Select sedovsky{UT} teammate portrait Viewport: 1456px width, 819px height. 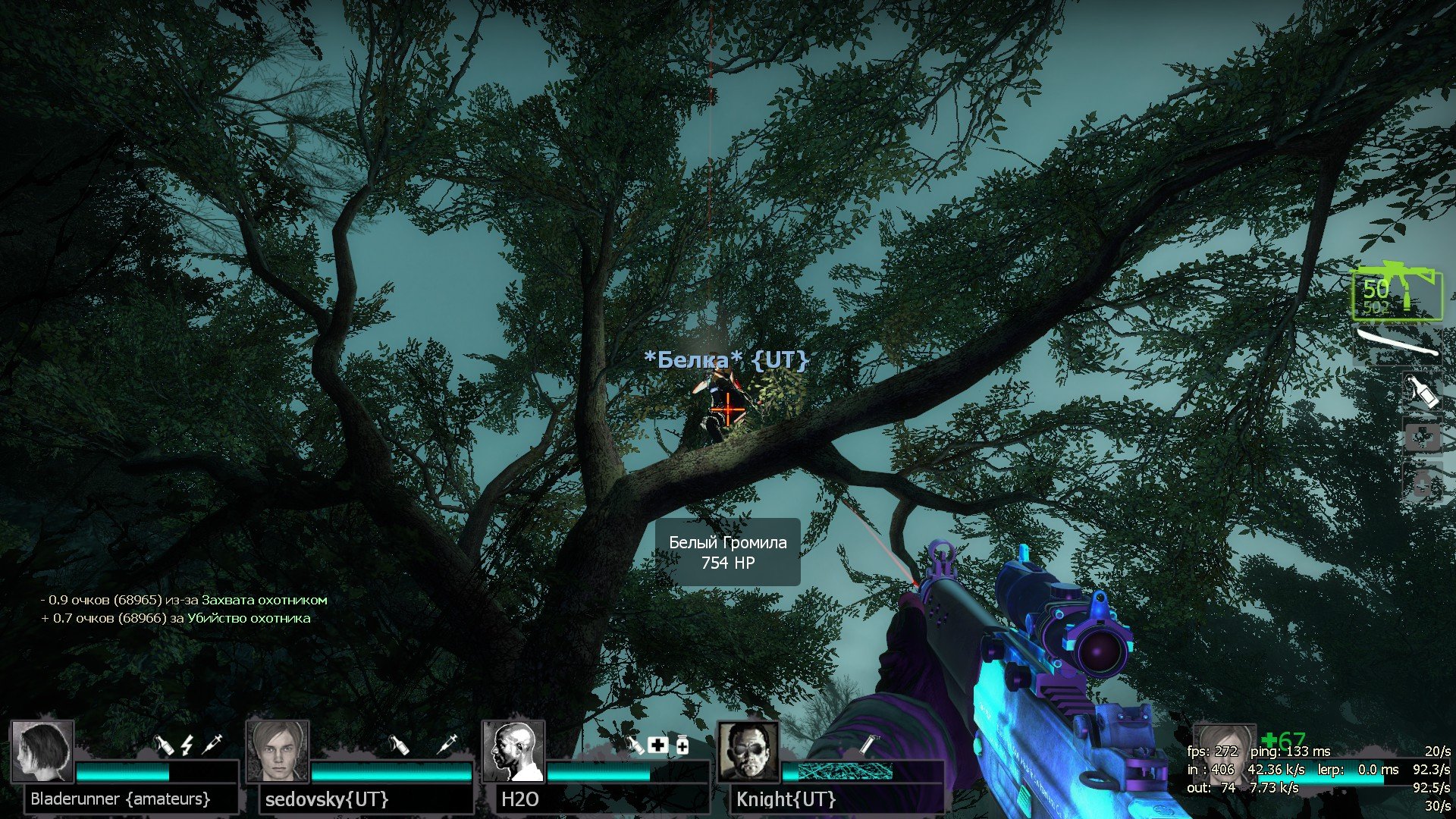(x=278, y=751)
